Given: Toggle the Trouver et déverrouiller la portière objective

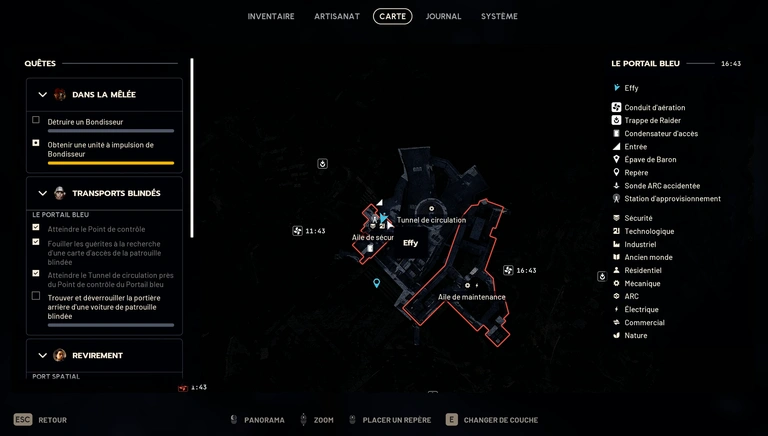Looking at the screenshot, I should [x=36, y=296].
